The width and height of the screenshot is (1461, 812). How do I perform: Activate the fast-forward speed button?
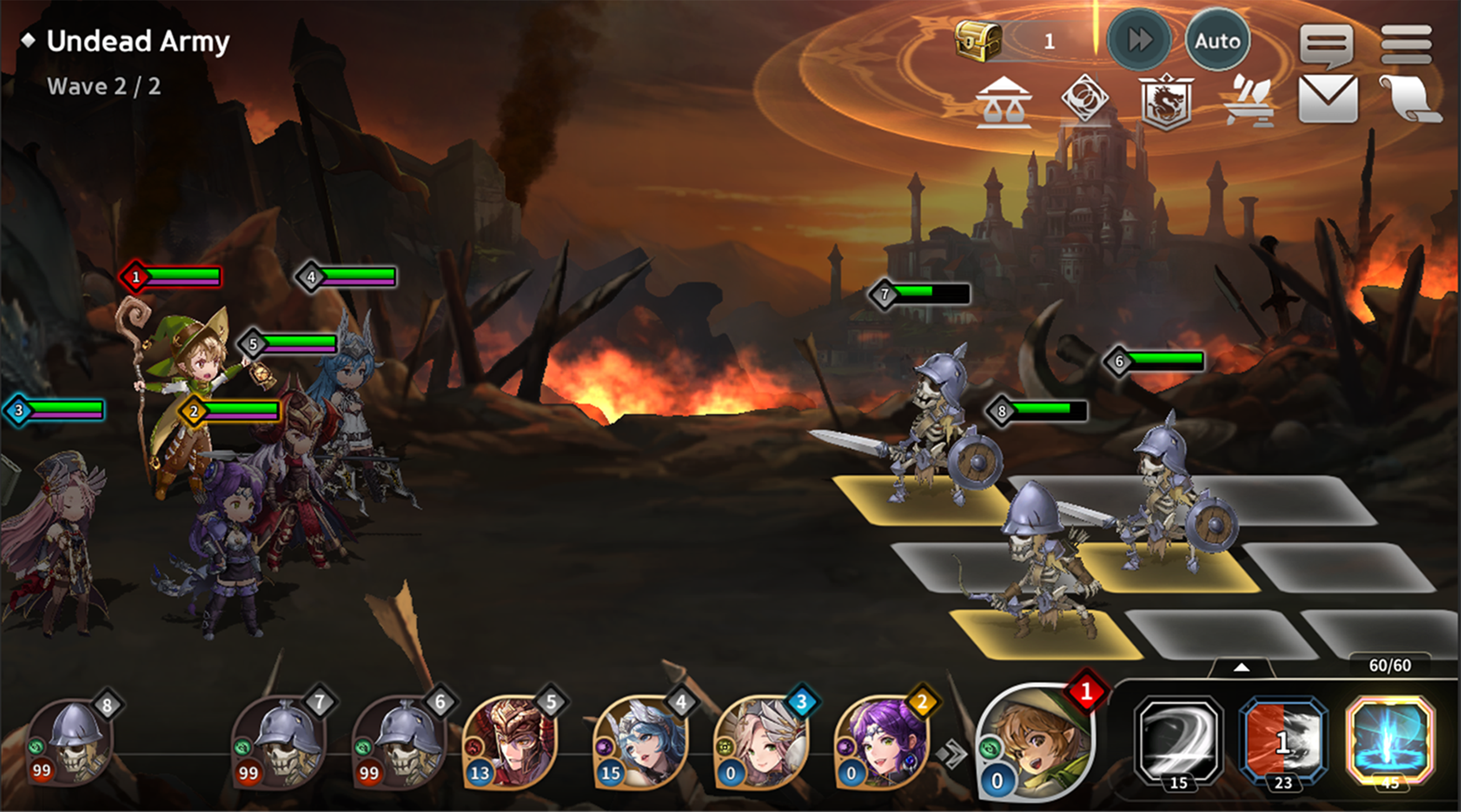click(1139, 41)
